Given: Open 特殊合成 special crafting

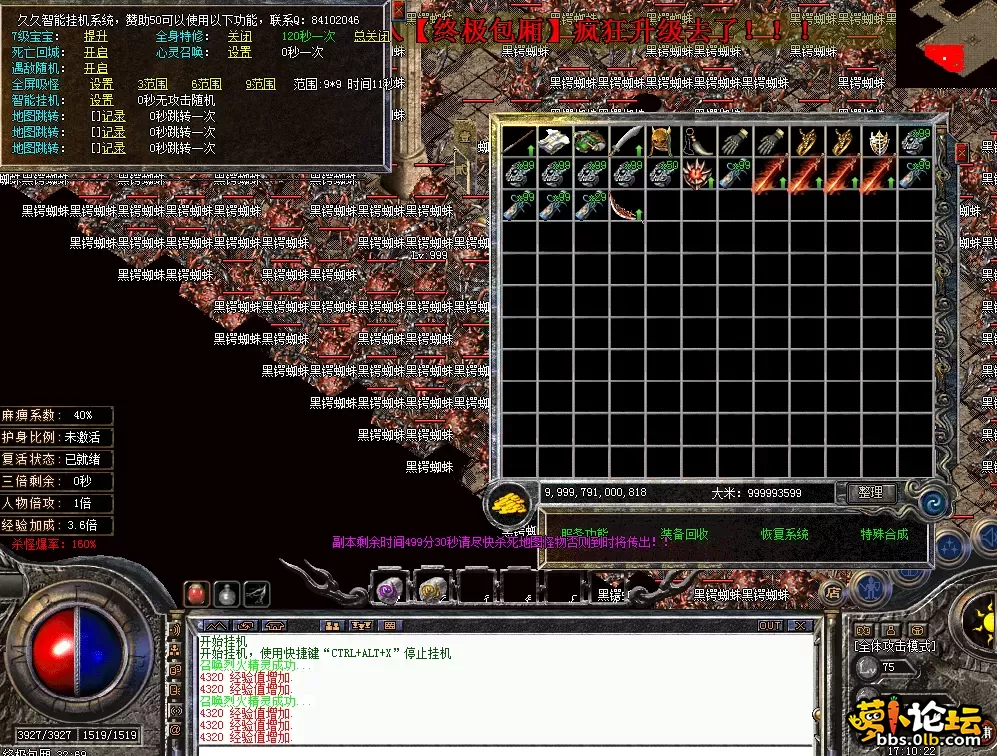Looking at the screenshot, I should point(884,535).
